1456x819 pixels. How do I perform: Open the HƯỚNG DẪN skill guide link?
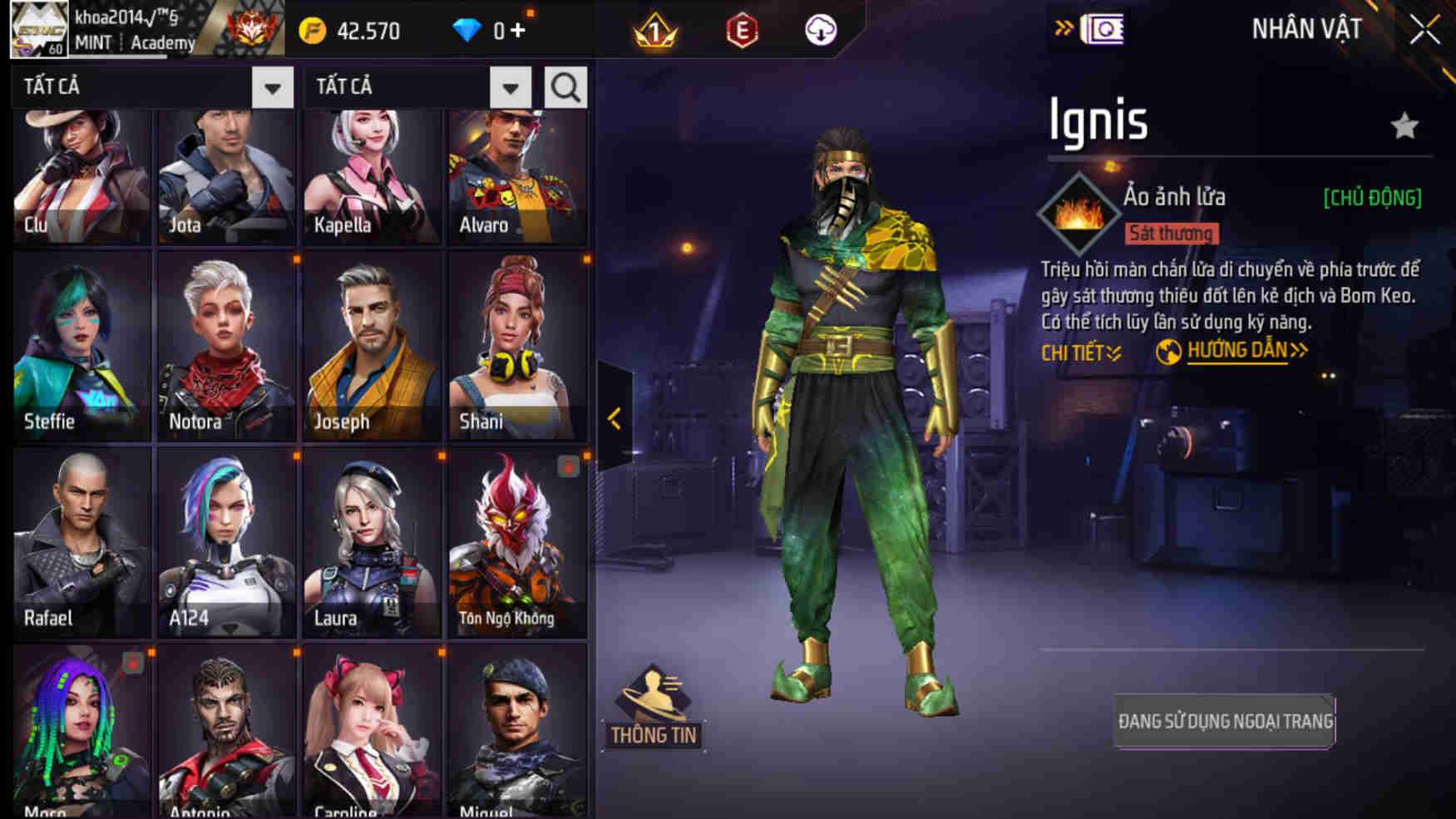pyautogui.click(x=1236, y=351)
